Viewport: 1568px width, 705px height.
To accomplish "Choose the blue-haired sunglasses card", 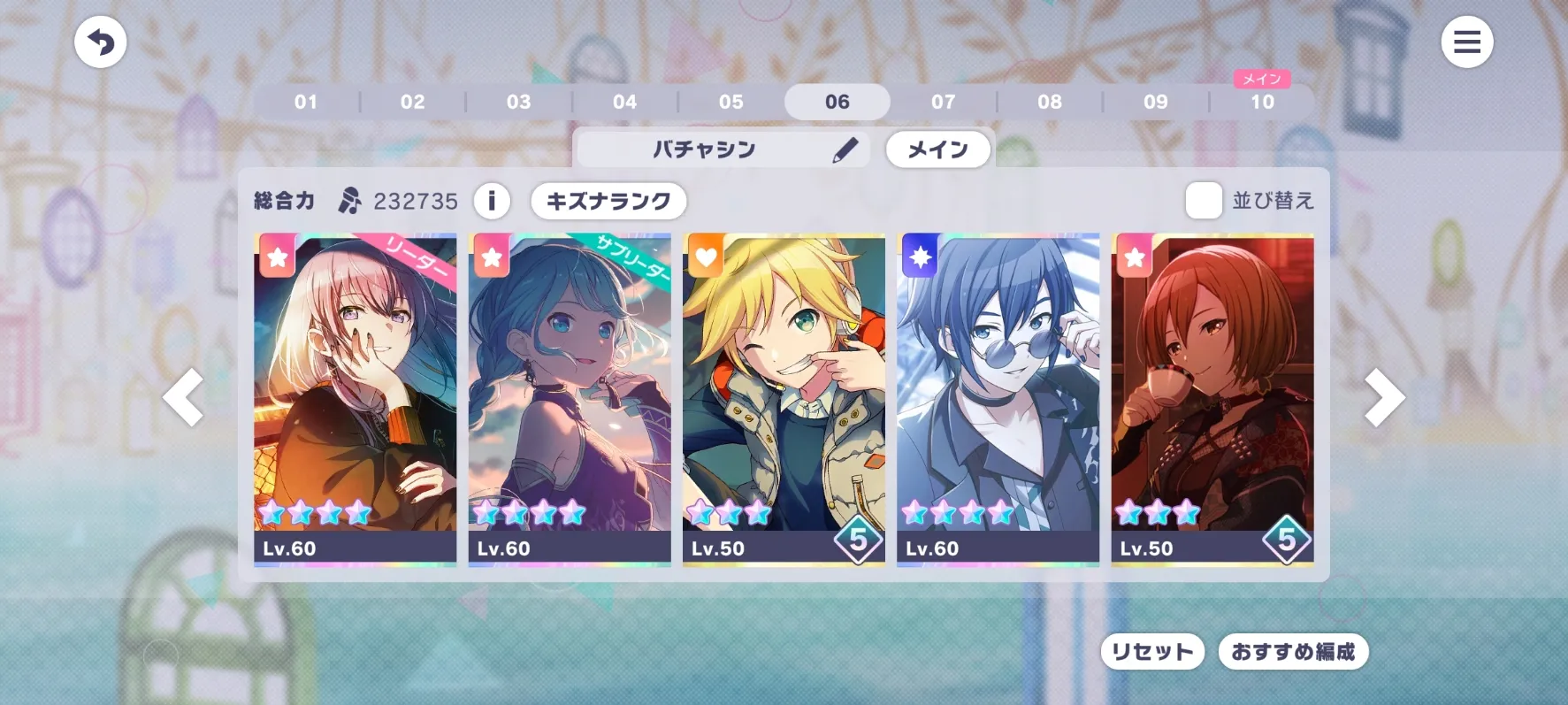I will [998, 398].
